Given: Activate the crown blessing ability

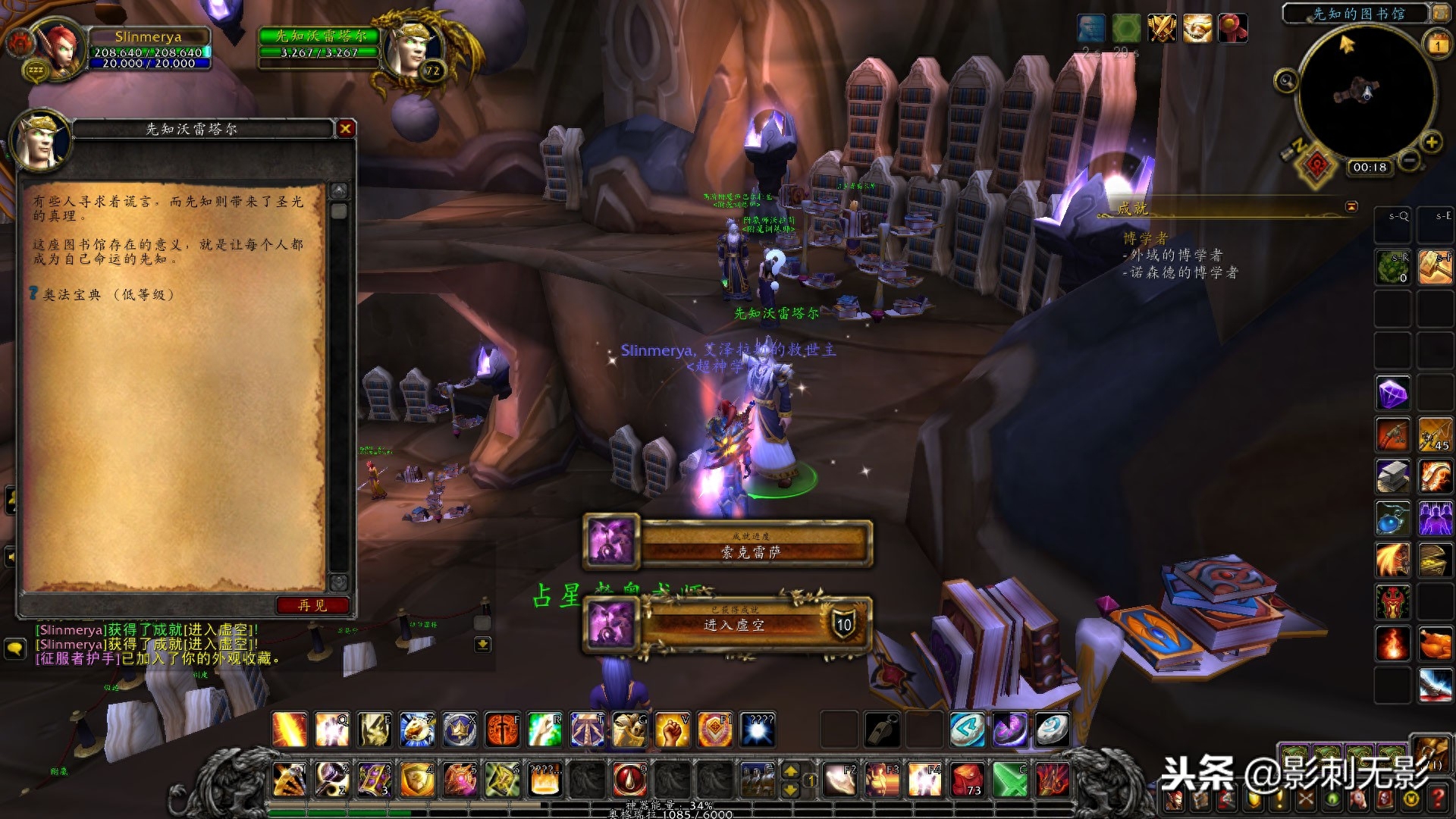Looking at the screenshot, I should [x=460, y=730].
